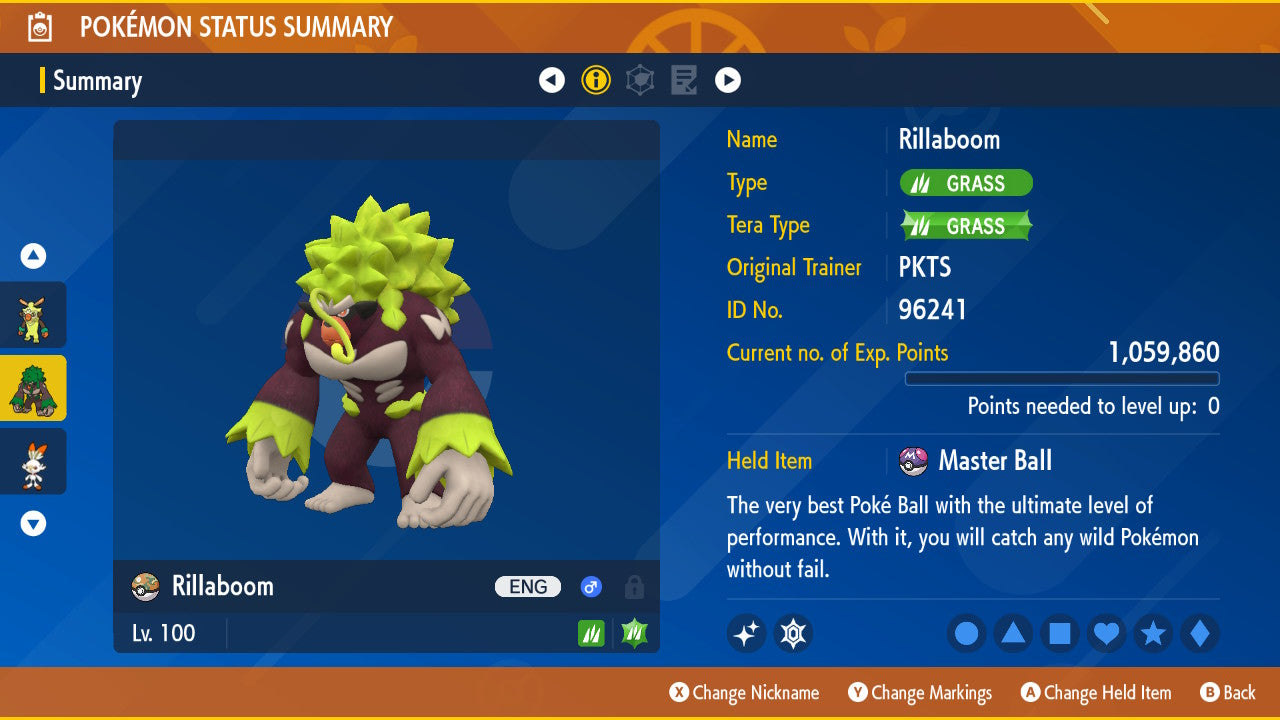
Task: Click the experience progress bar
Action: point(1062,379)
